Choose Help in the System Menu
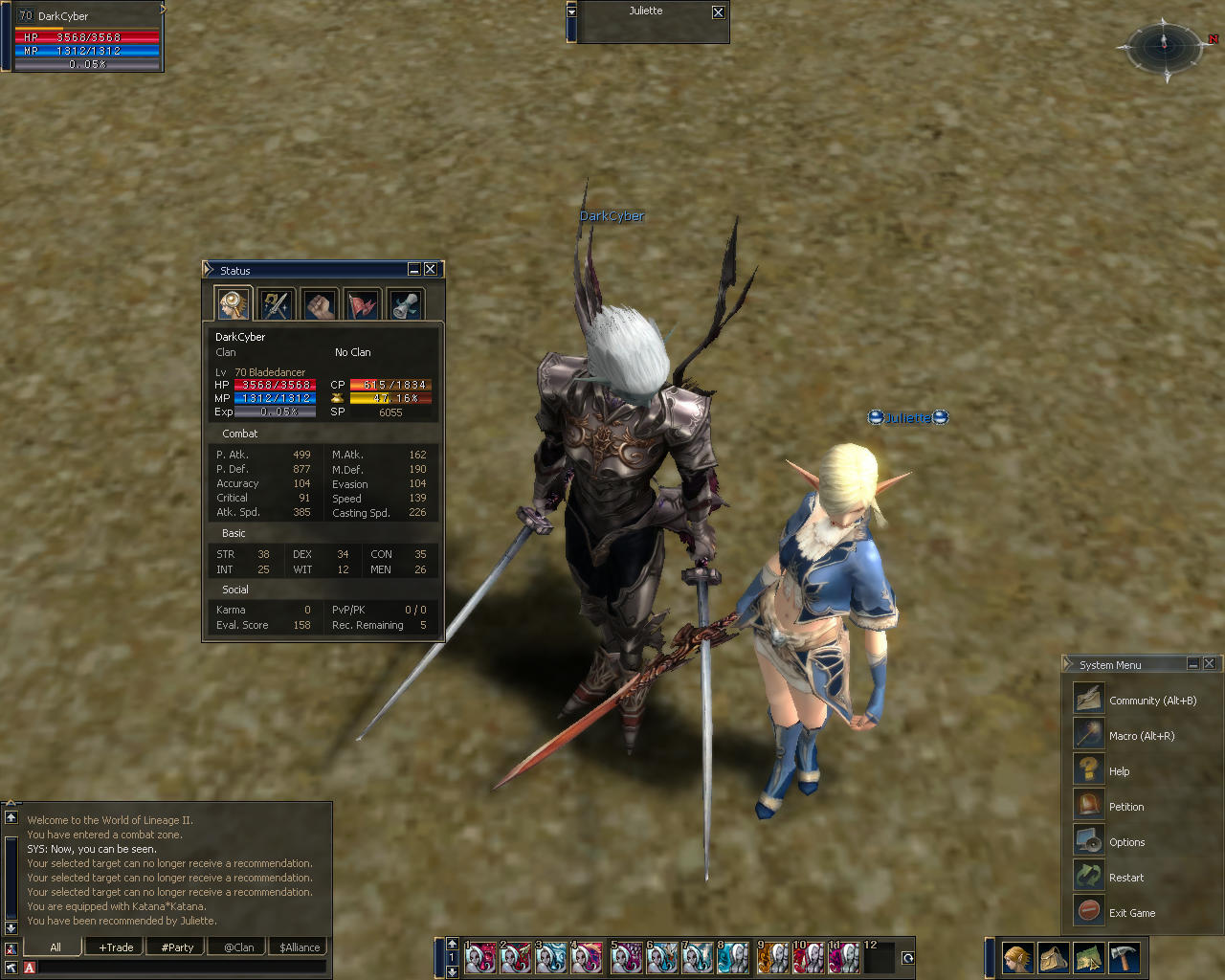 coord(1119,771)
